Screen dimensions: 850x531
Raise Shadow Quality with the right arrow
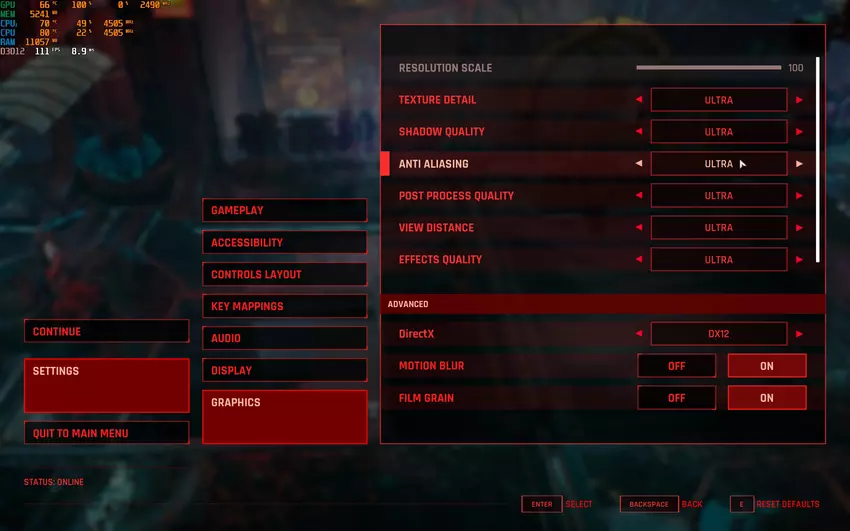pyautogui.click(x=799, y=132)
